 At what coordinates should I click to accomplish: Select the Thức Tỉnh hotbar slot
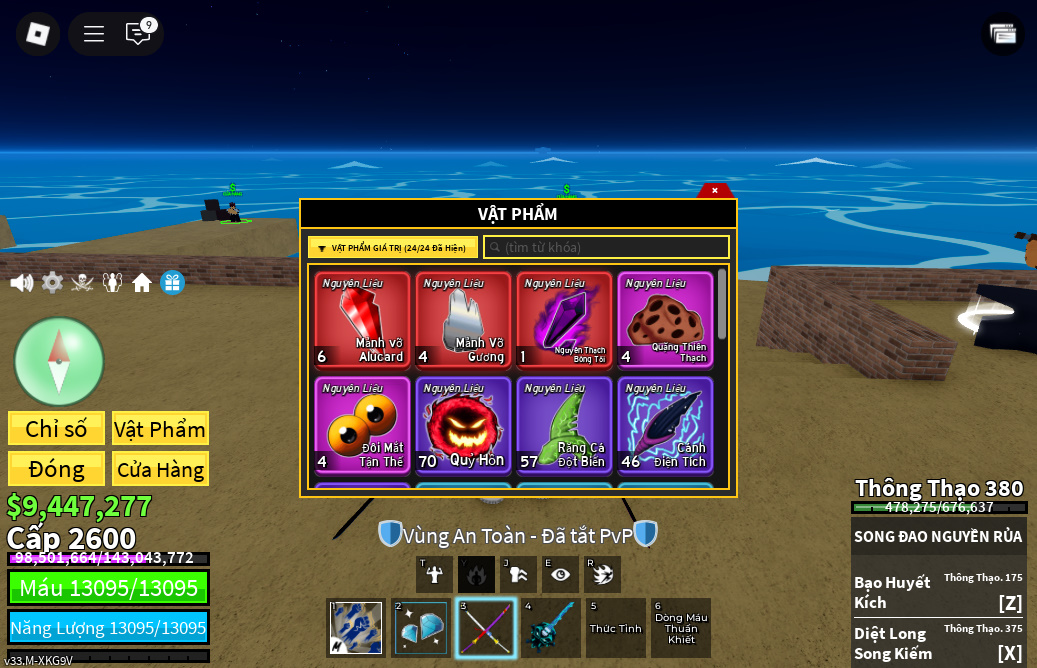616,628
